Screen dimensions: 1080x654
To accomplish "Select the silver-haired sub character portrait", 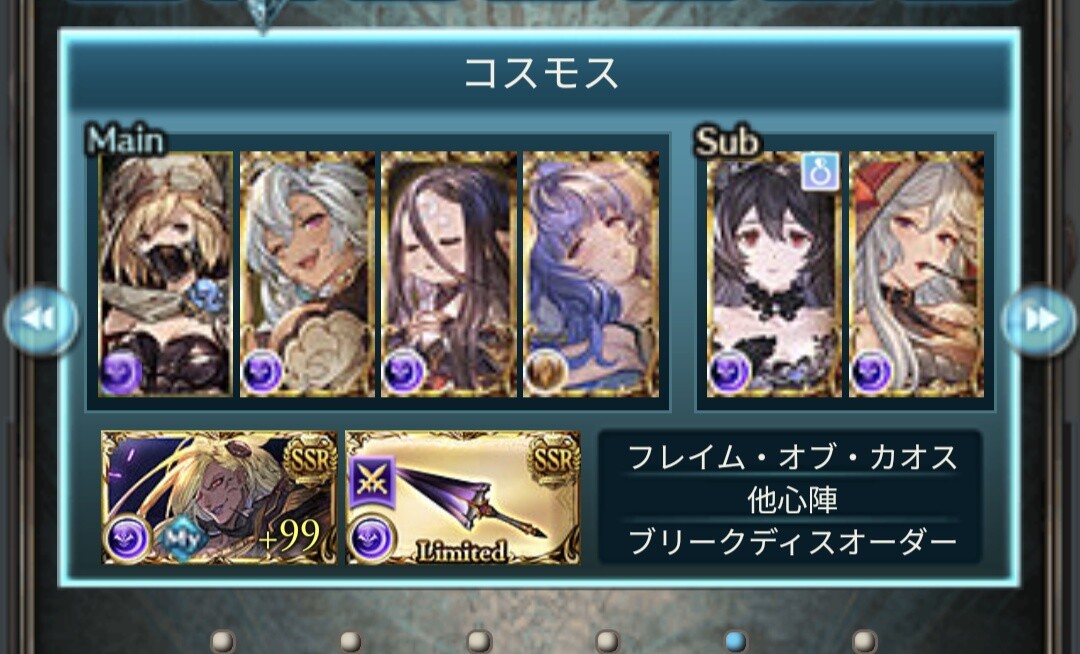I will click(x=916, y=274).
